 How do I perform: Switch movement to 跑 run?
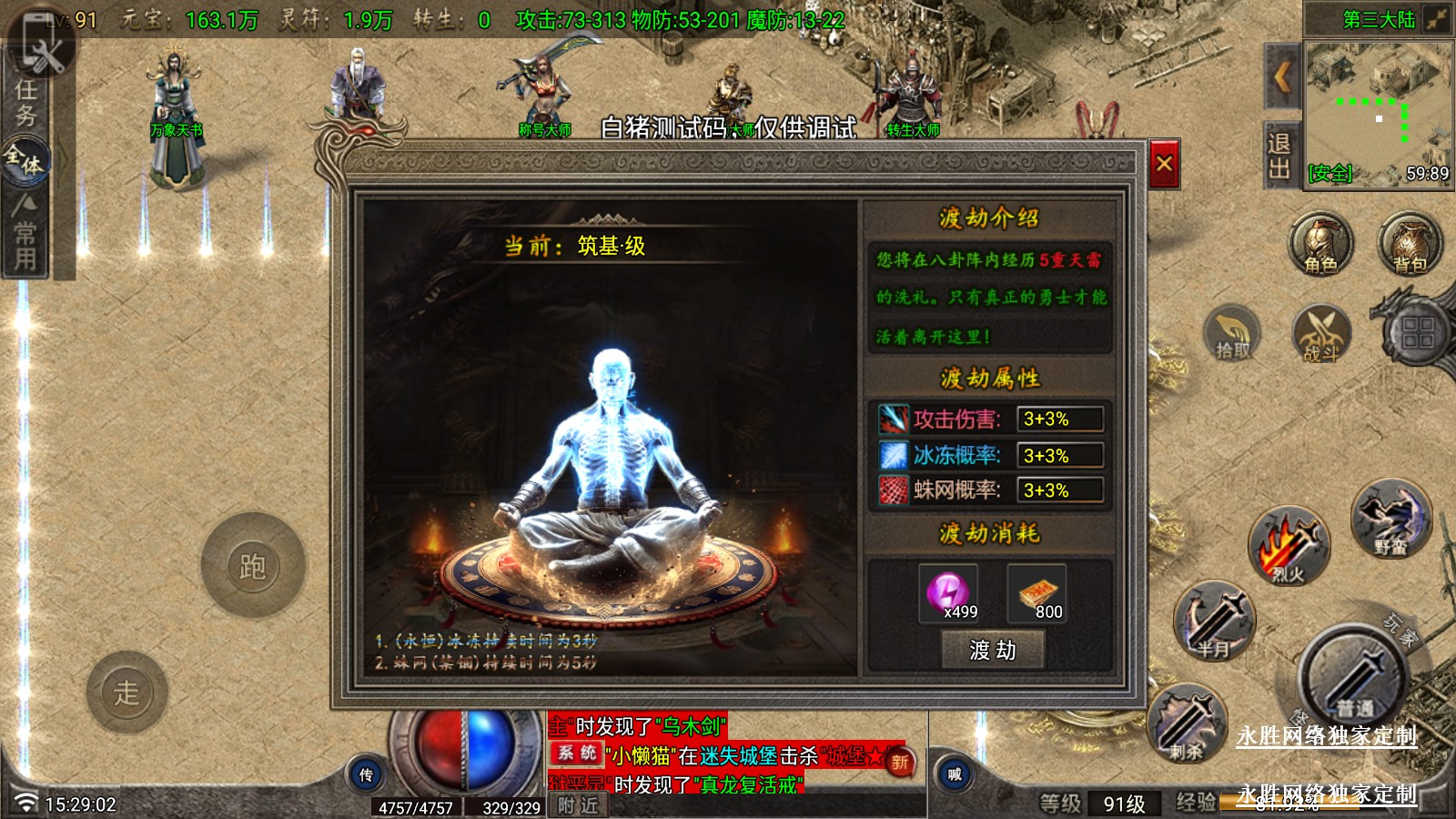coord(253,566)
